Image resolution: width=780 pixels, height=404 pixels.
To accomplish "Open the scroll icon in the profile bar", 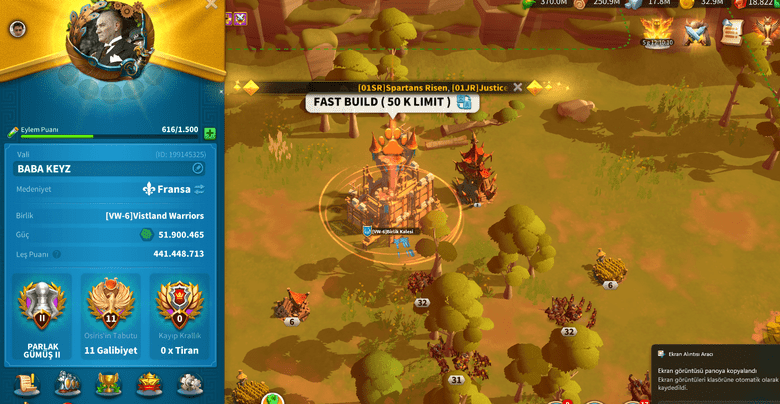I will coord(27,383).
